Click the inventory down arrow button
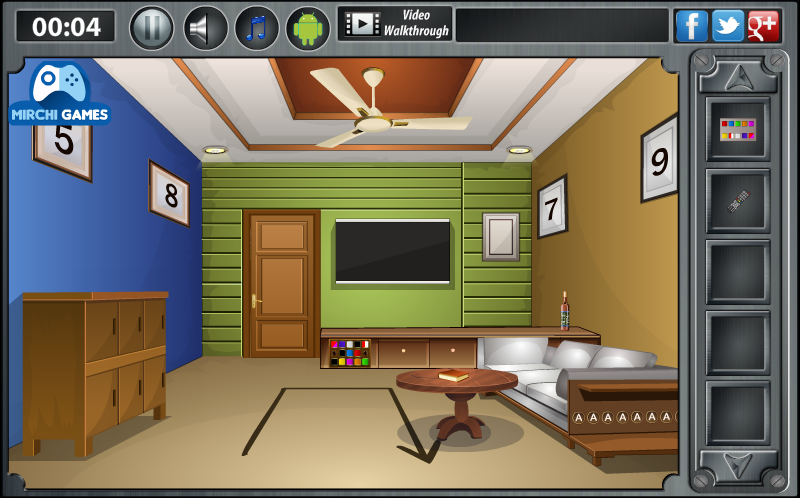This screenshot has height=498, width=800. click(738, 463)
